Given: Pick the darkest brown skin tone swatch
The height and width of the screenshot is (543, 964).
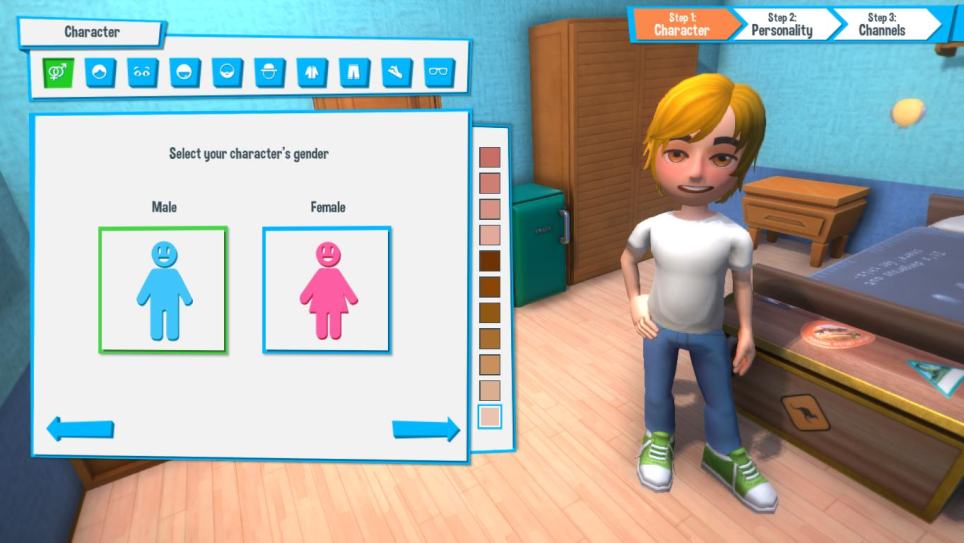Looking at the screenshot, I should pyautogui.click(x=489, y=261).
